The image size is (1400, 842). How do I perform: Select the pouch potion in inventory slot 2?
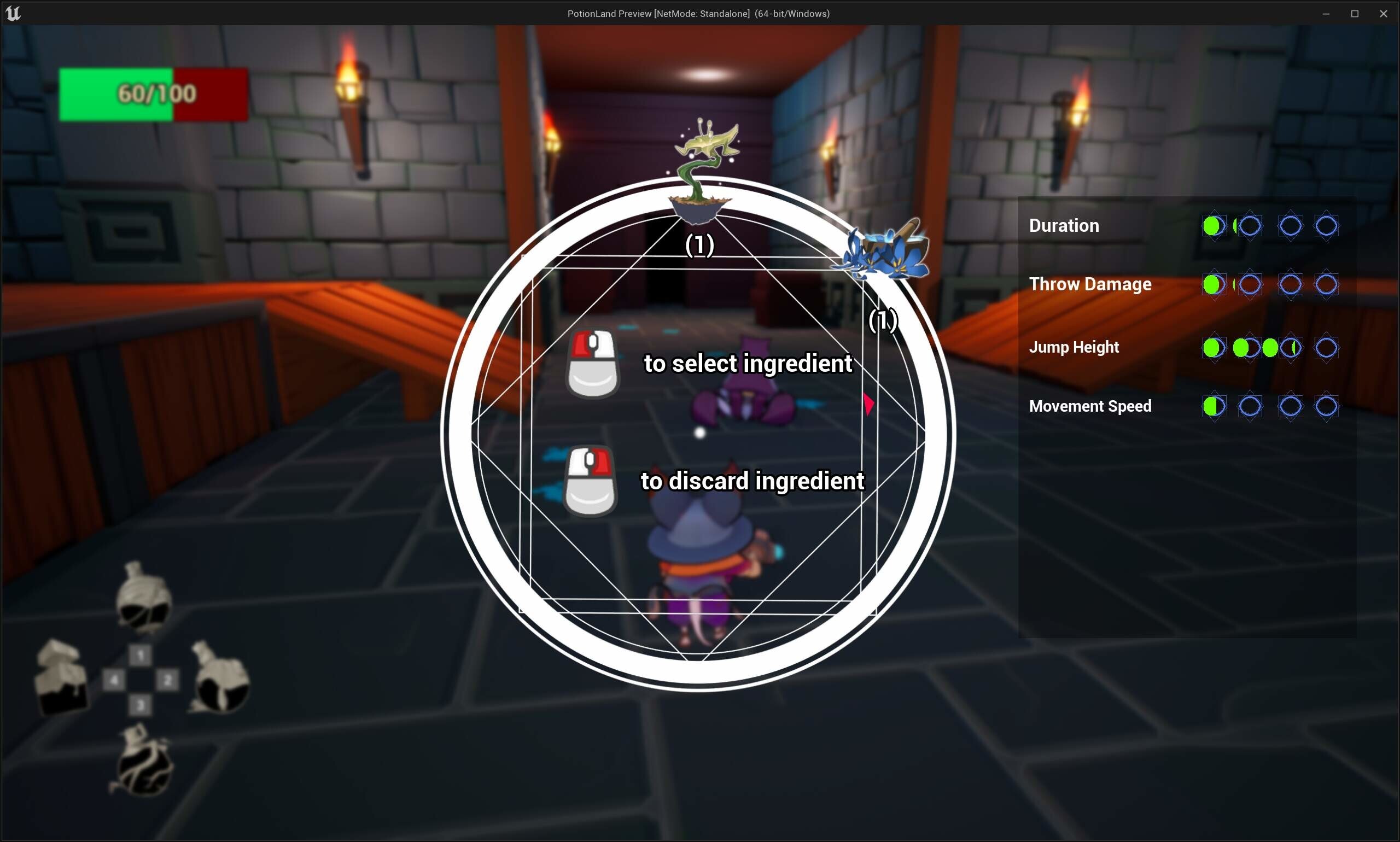click(x=219, y=678)
